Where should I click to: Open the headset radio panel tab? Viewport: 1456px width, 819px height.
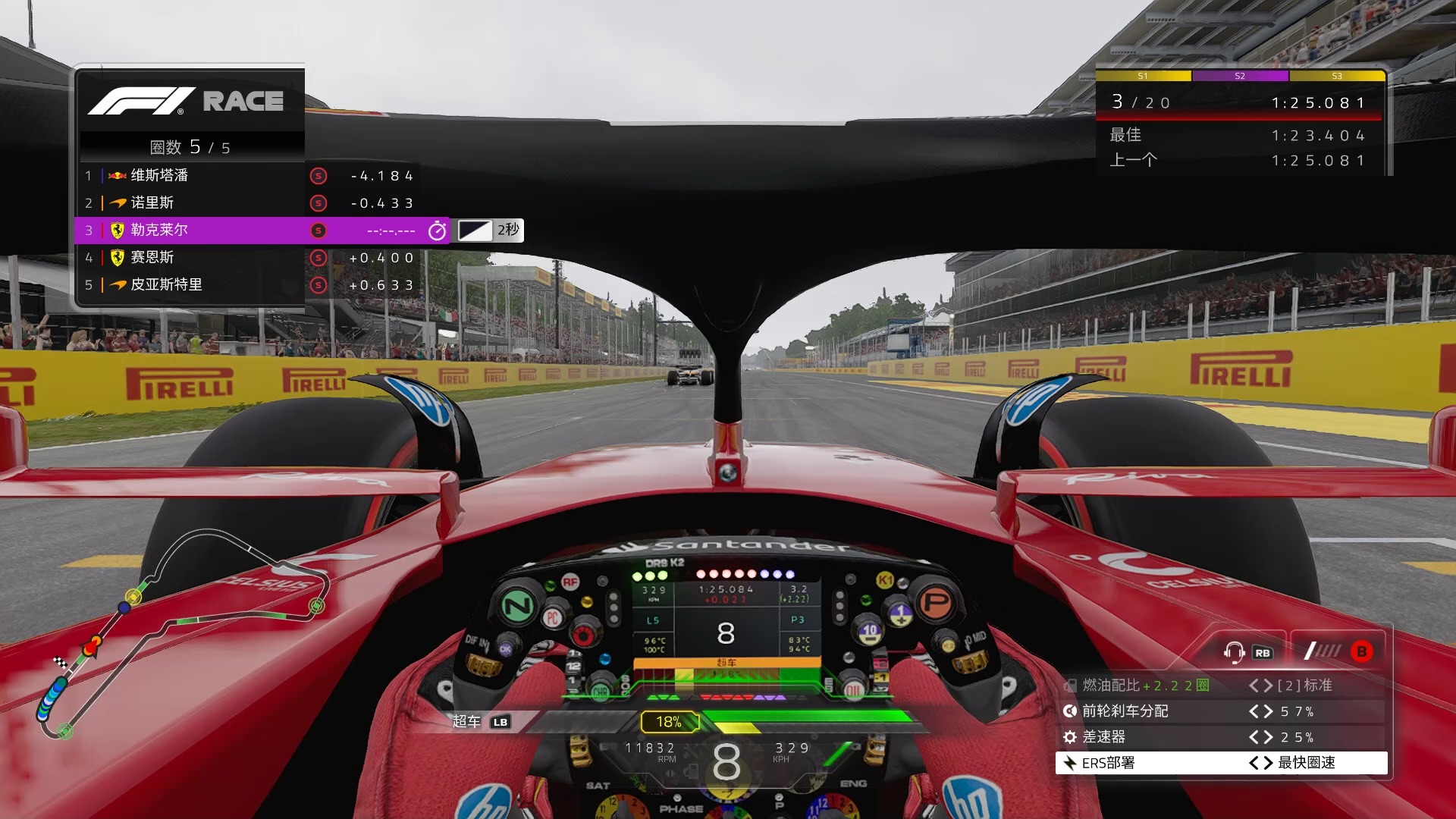(1246, 651)
